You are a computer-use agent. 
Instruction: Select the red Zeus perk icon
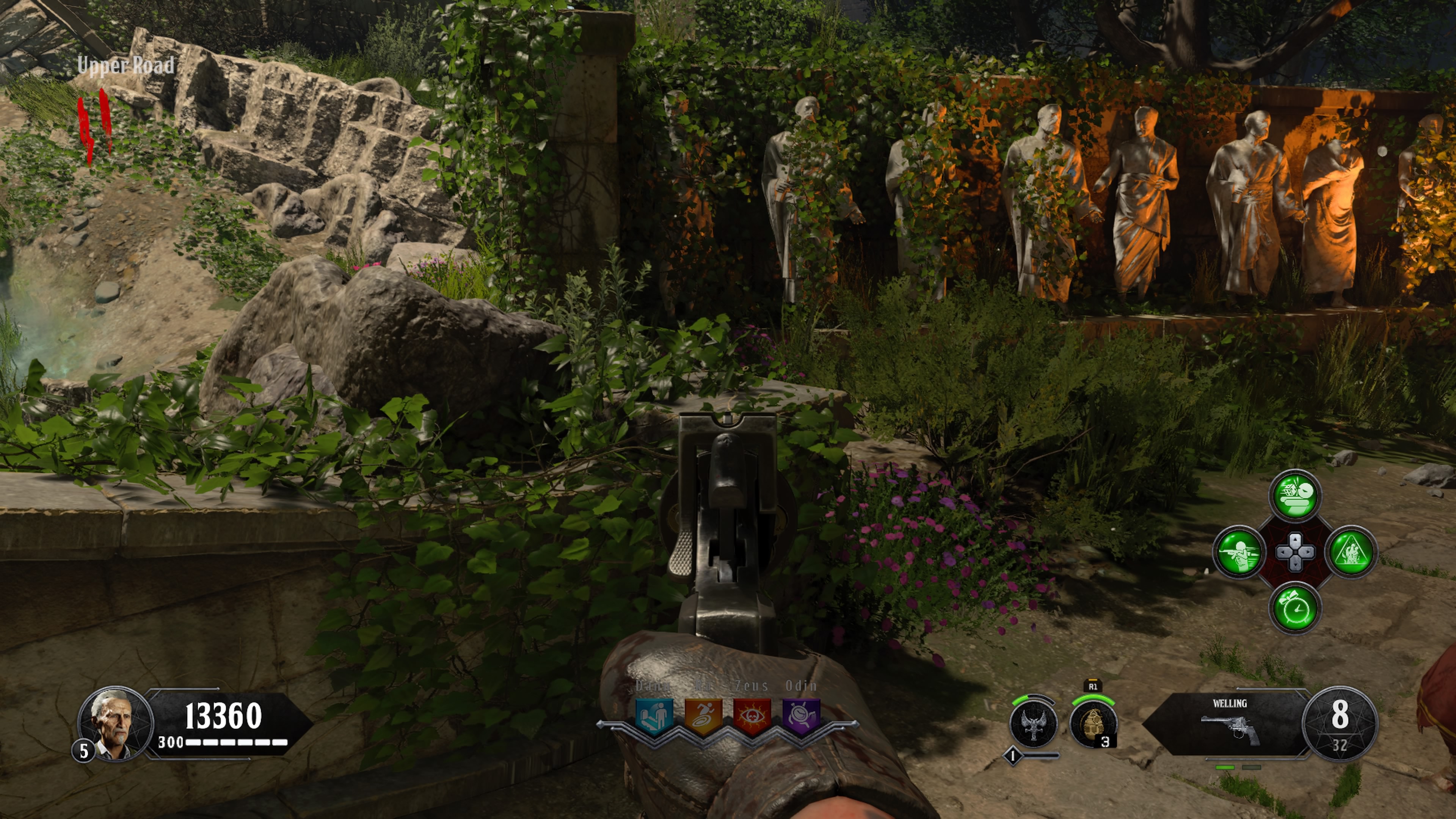(x=752, y=716)
